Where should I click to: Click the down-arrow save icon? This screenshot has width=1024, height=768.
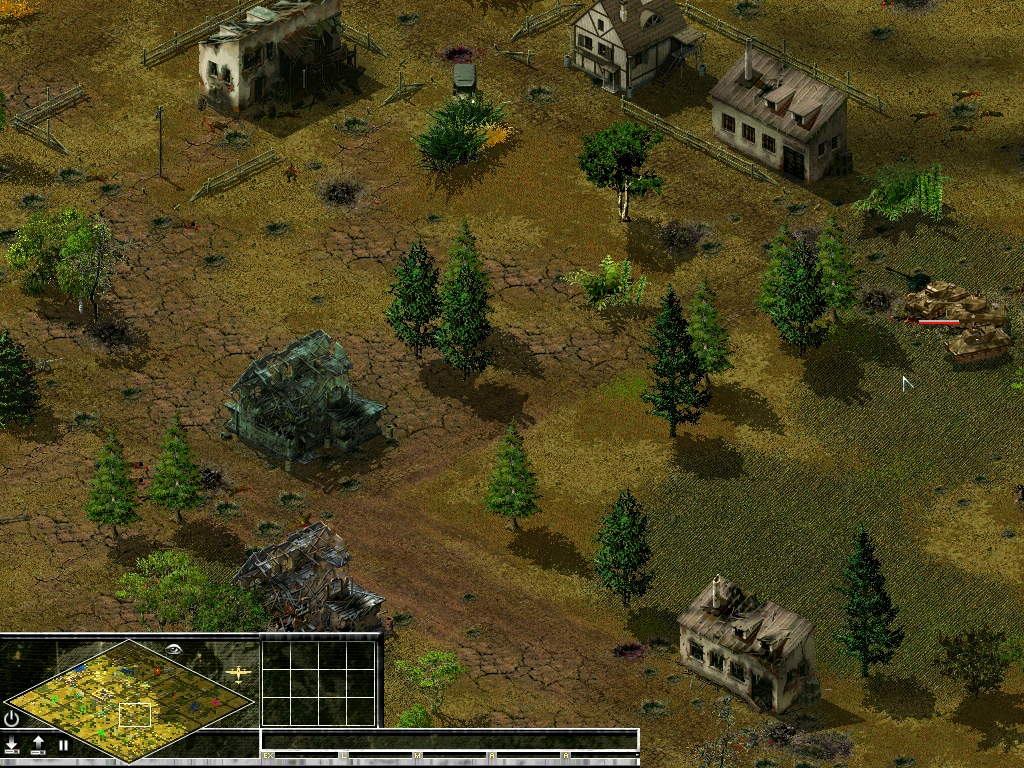point(12,745)
